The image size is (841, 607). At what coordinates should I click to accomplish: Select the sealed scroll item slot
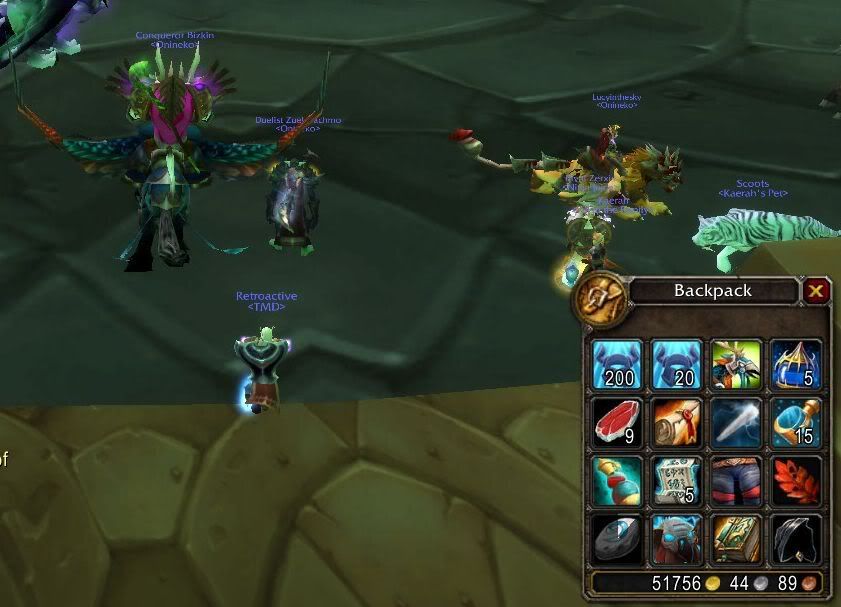pos(675,423)
